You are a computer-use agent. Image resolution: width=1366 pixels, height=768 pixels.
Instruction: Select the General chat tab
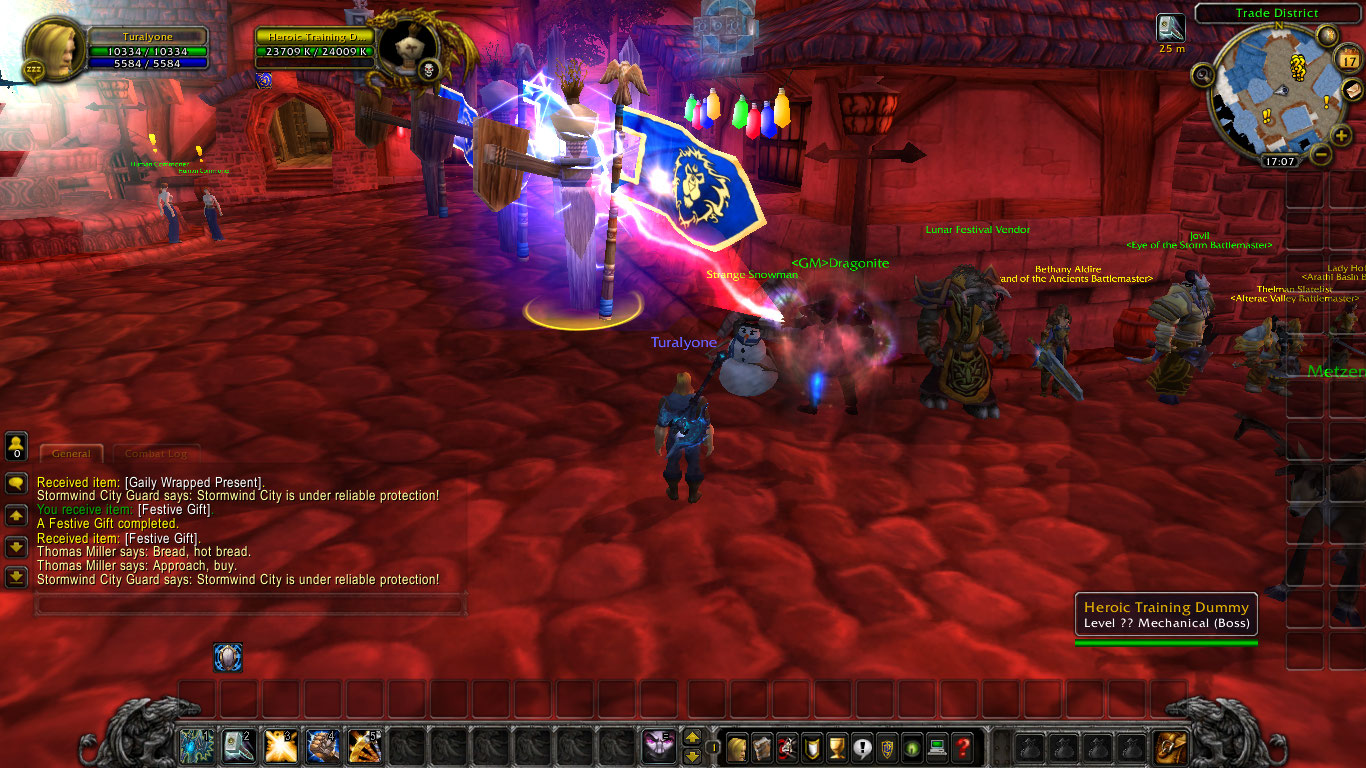[71, 453]
